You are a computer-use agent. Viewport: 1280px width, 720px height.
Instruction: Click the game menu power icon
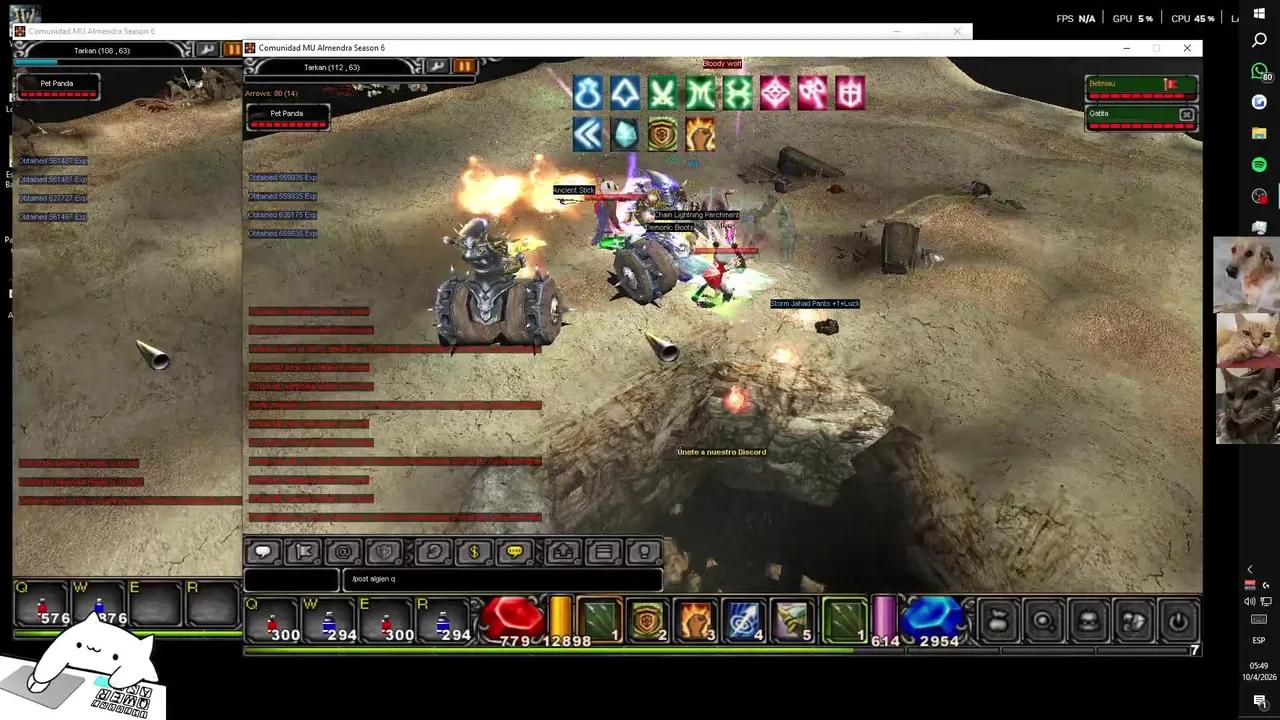(1177, 622)
